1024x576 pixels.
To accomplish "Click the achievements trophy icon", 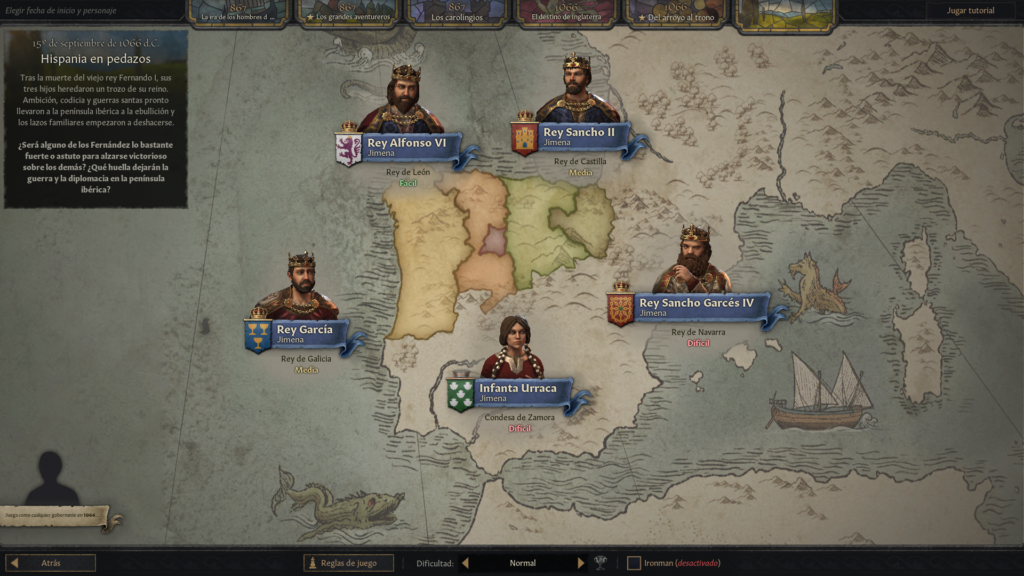I will (601, 563).
